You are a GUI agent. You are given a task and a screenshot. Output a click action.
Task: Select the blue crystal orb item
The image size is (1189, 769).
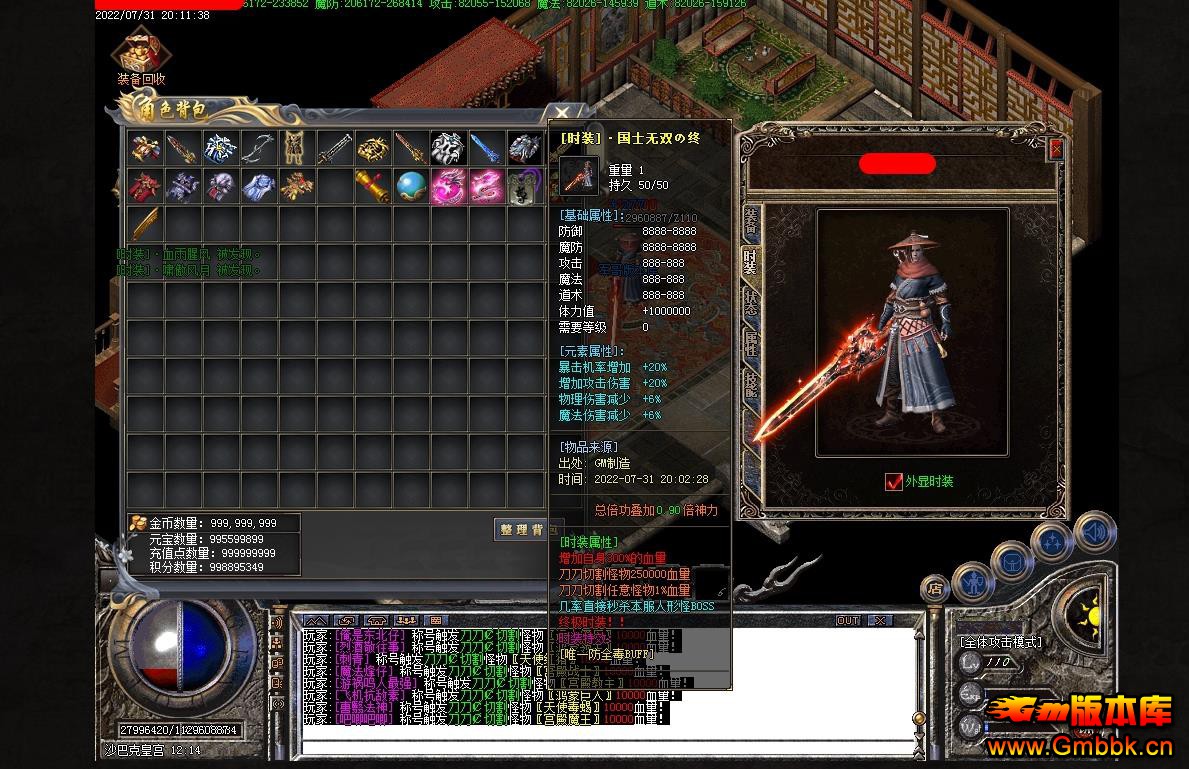[x=411, y=186]
